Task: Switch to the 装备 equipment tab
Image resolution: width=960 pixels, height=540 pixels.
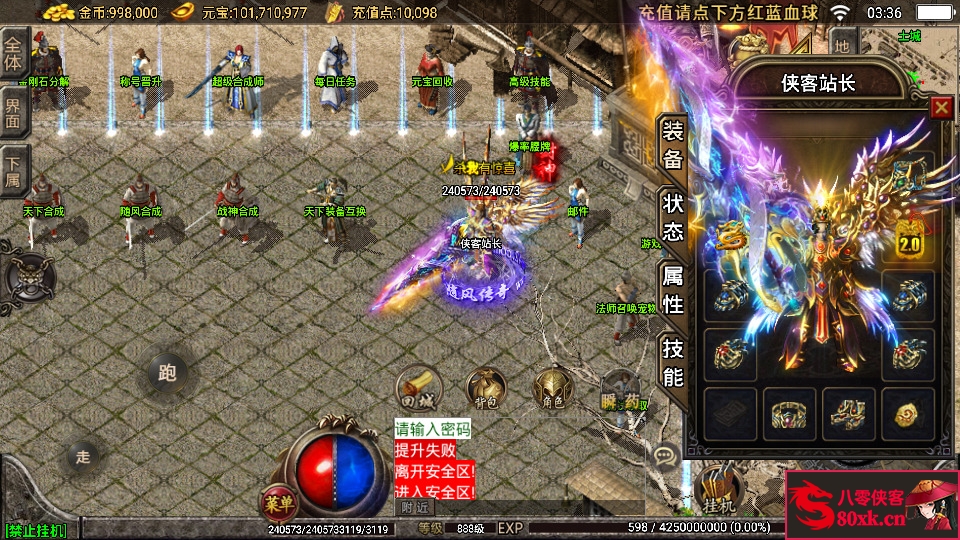Action: [673, 146]
